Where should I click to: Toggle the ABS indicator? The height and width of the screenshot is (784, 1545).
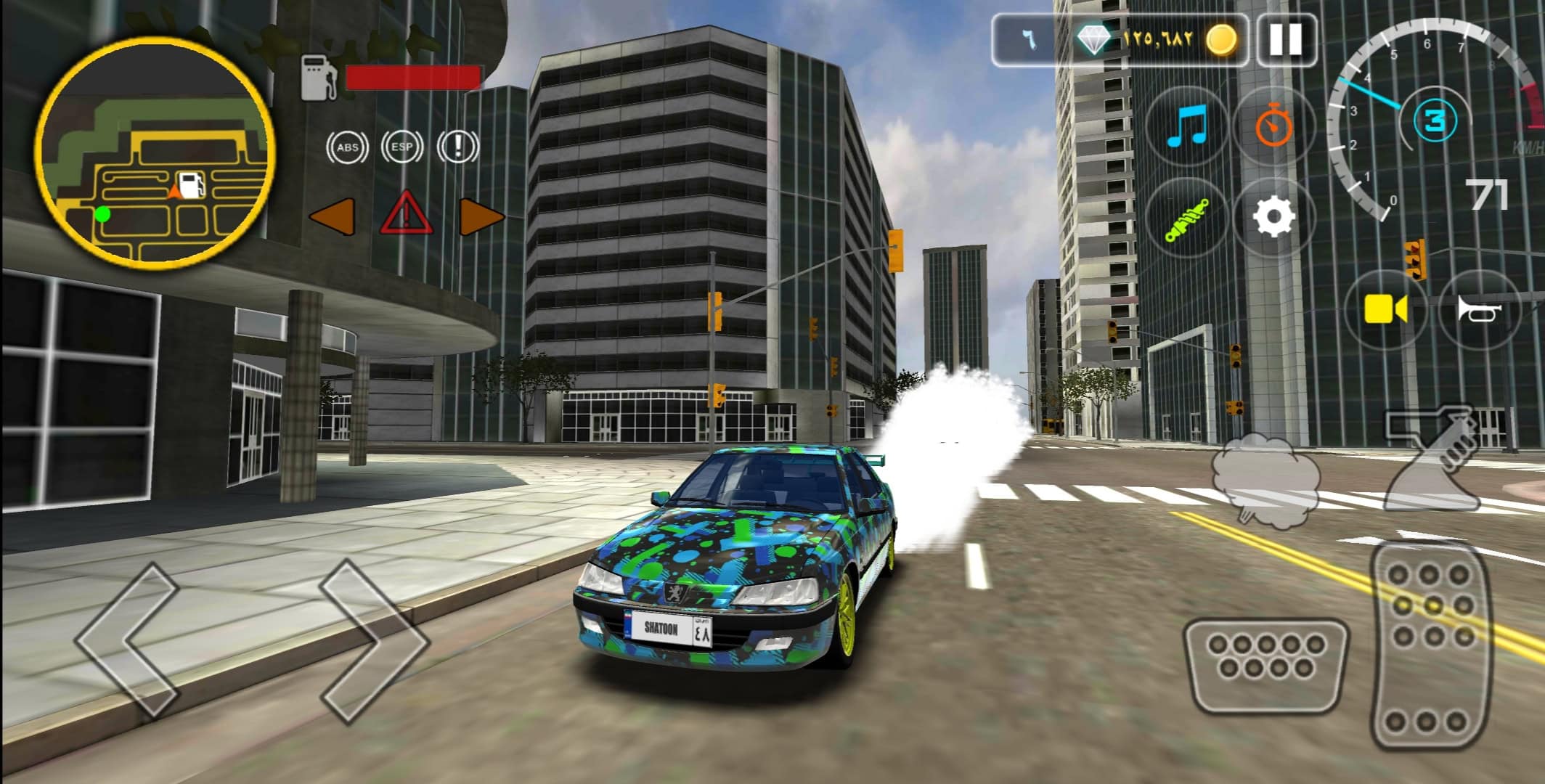347,147
